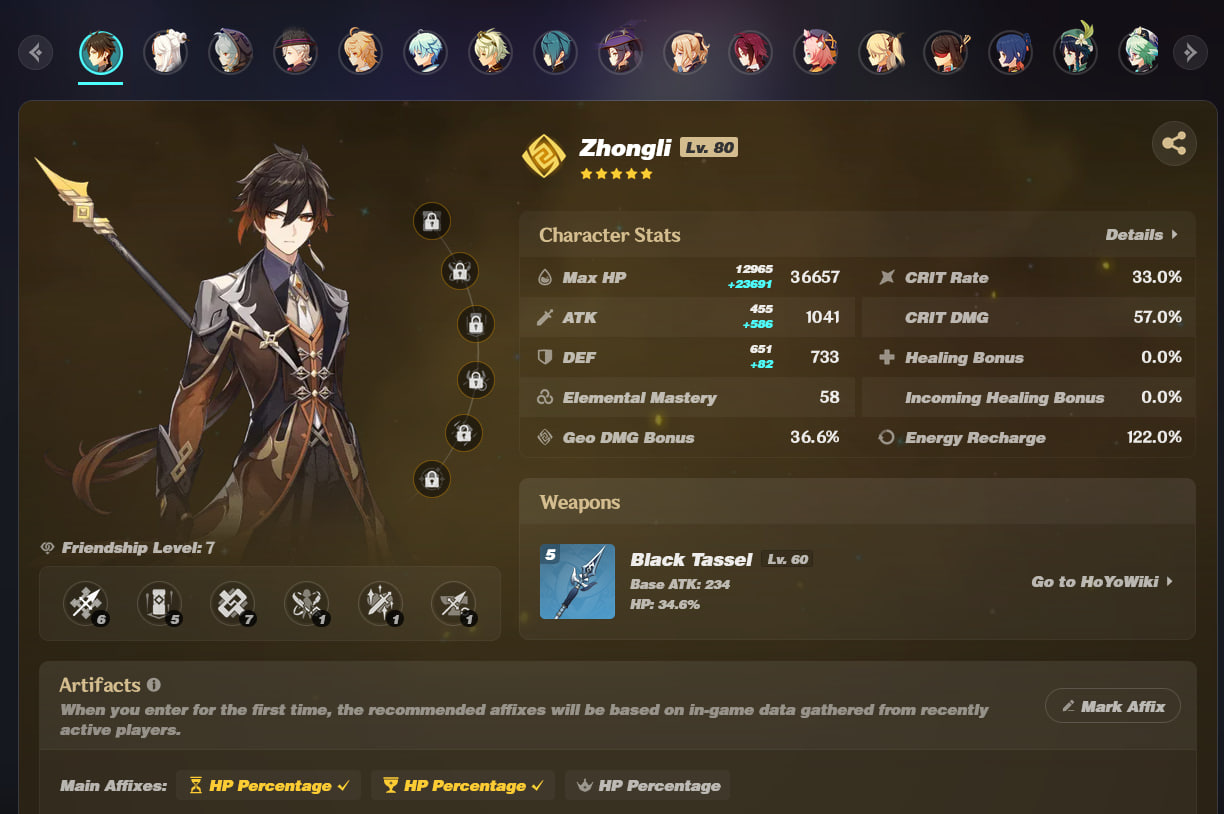
Task: Toggle the goblet HP Percentage affix
Action: click(463, 786)
